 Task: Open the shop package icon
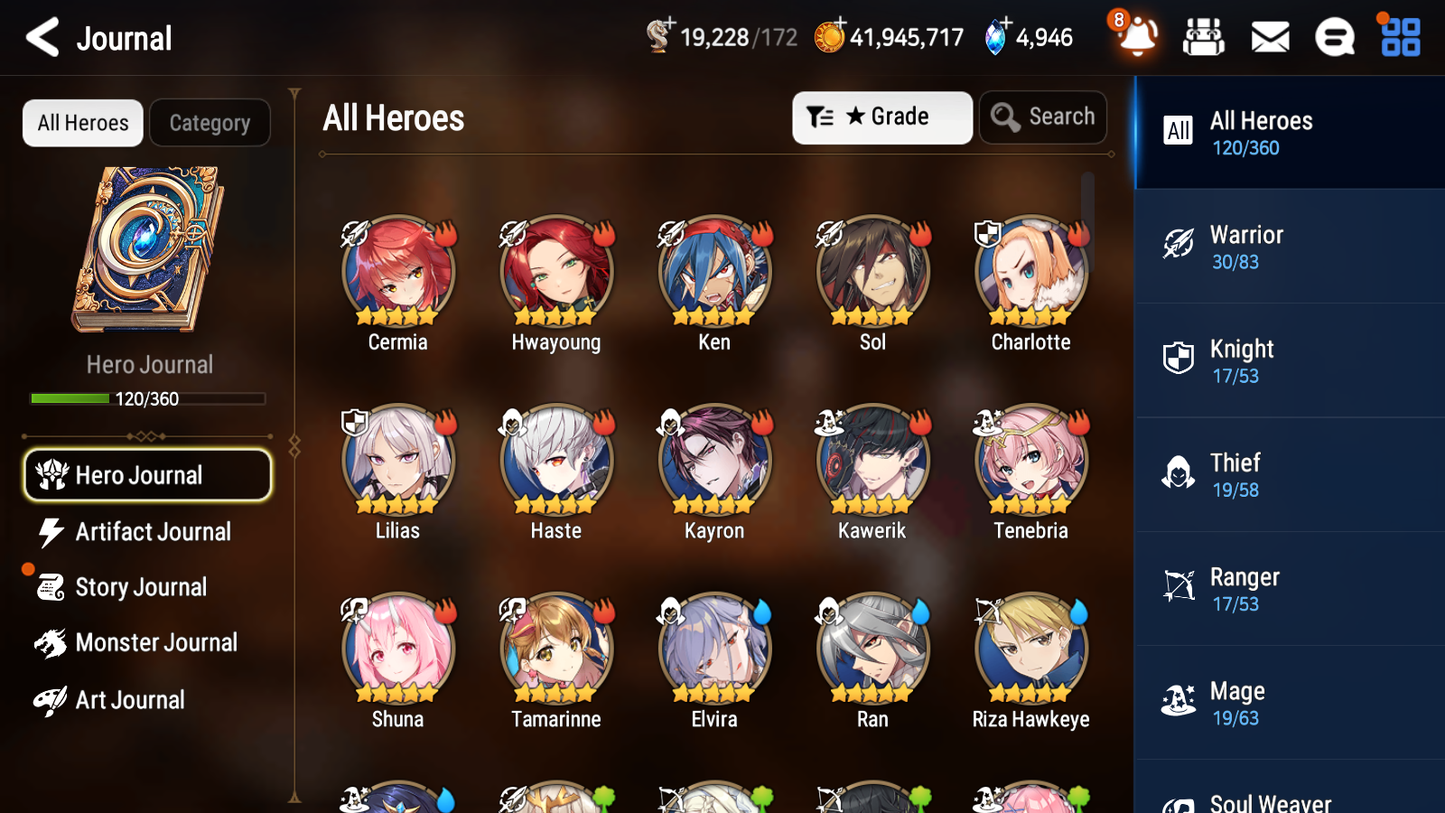pyautogui.click(x=1203, y=37)
